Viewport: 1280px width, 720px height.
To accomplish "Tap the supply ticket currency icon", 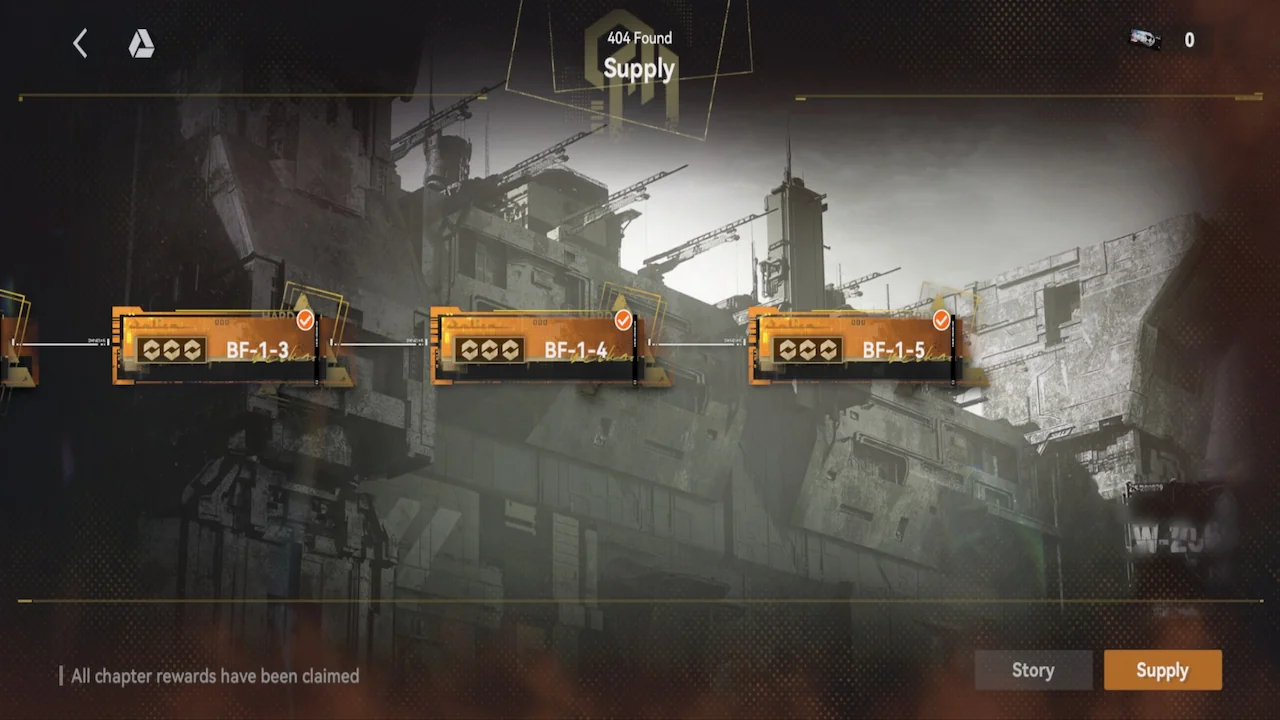I will [1144, 40].
